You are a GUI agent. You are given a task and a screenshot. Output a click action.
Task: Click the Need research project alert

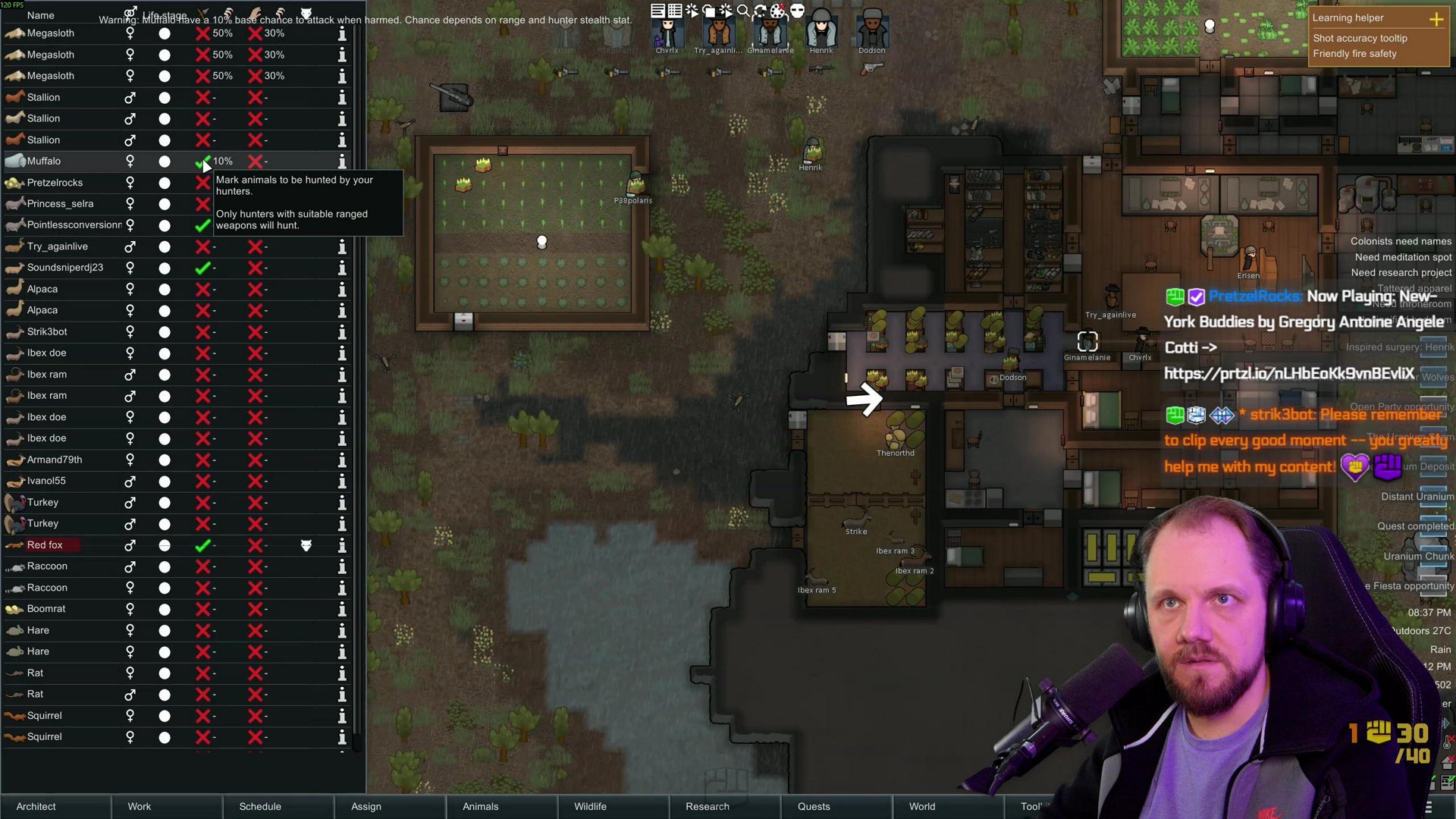pos(1401,272)
